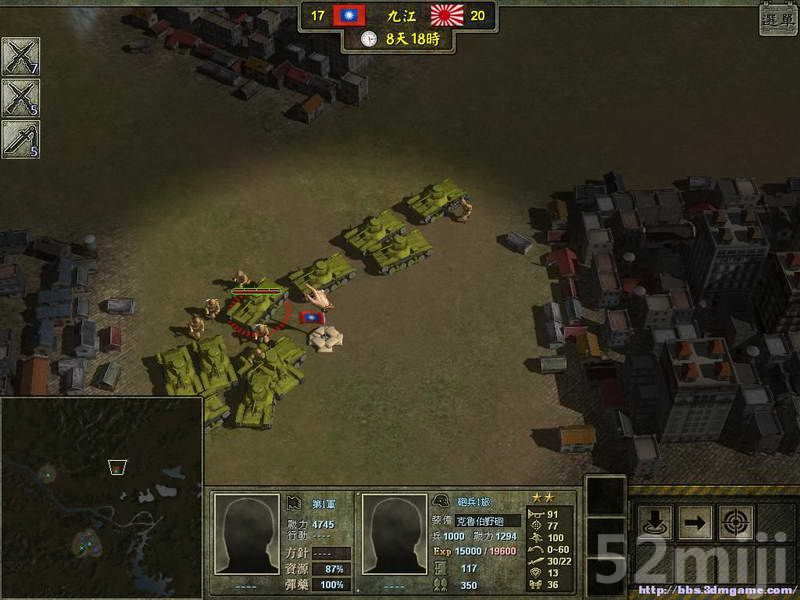The image size is (800, 600).
Task: Open the 選單 menu button
Action: [x=777, y=18]
